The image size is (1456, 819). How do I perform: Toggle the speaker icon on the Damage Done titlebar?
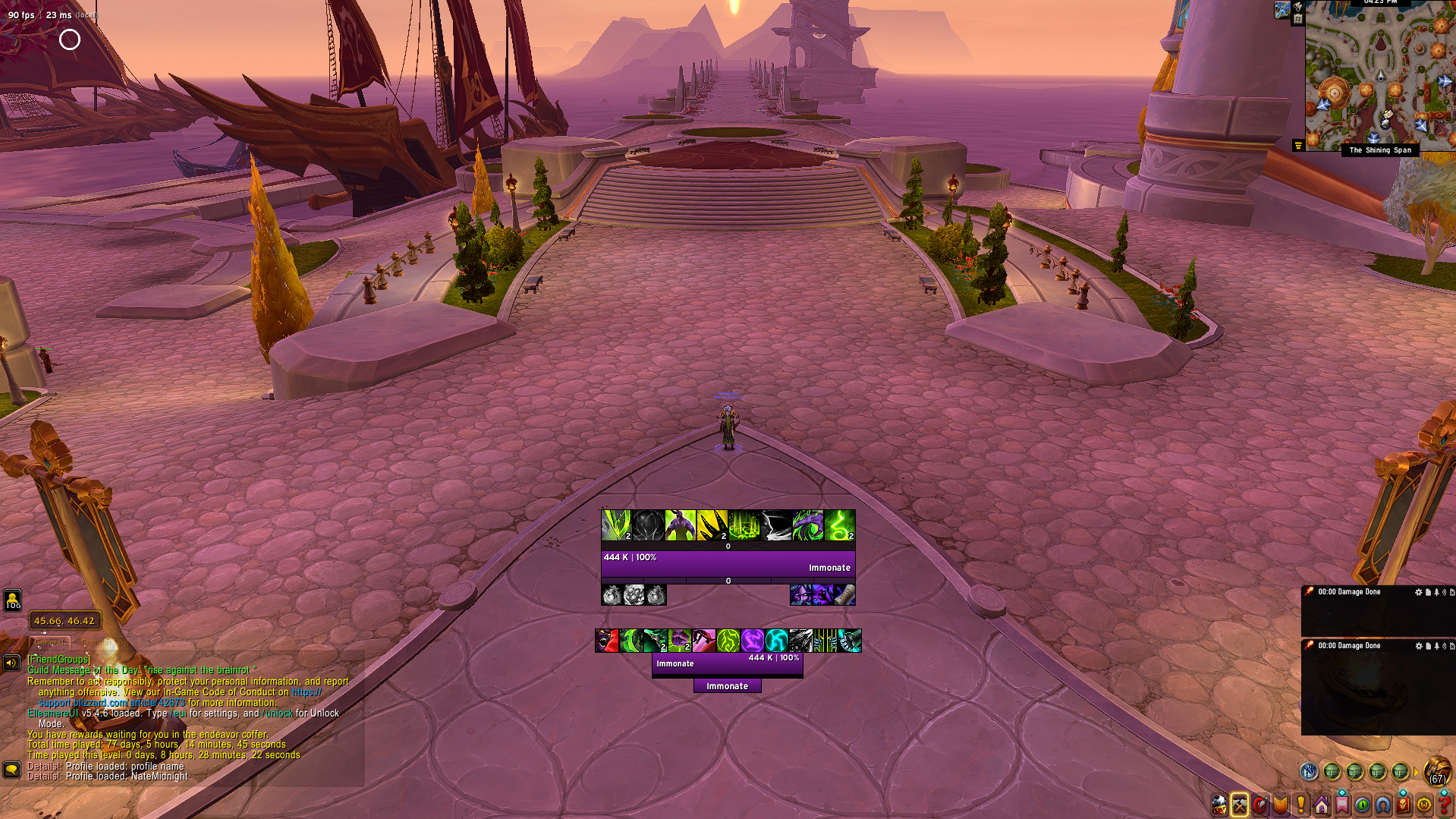[x=1444, y=593]
